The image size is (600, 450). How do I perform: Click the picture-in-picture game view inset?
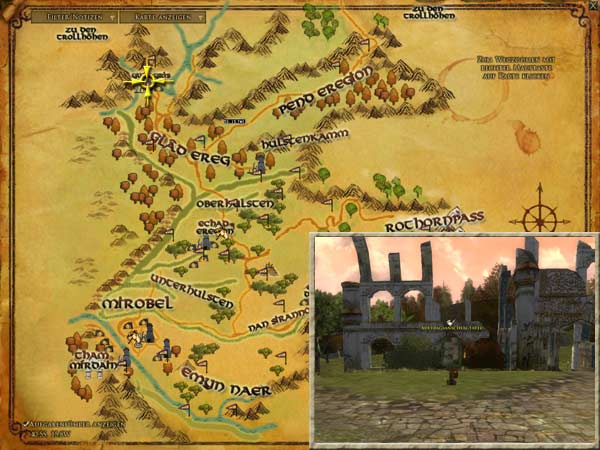pyautogui.click(x=453, y=339)
